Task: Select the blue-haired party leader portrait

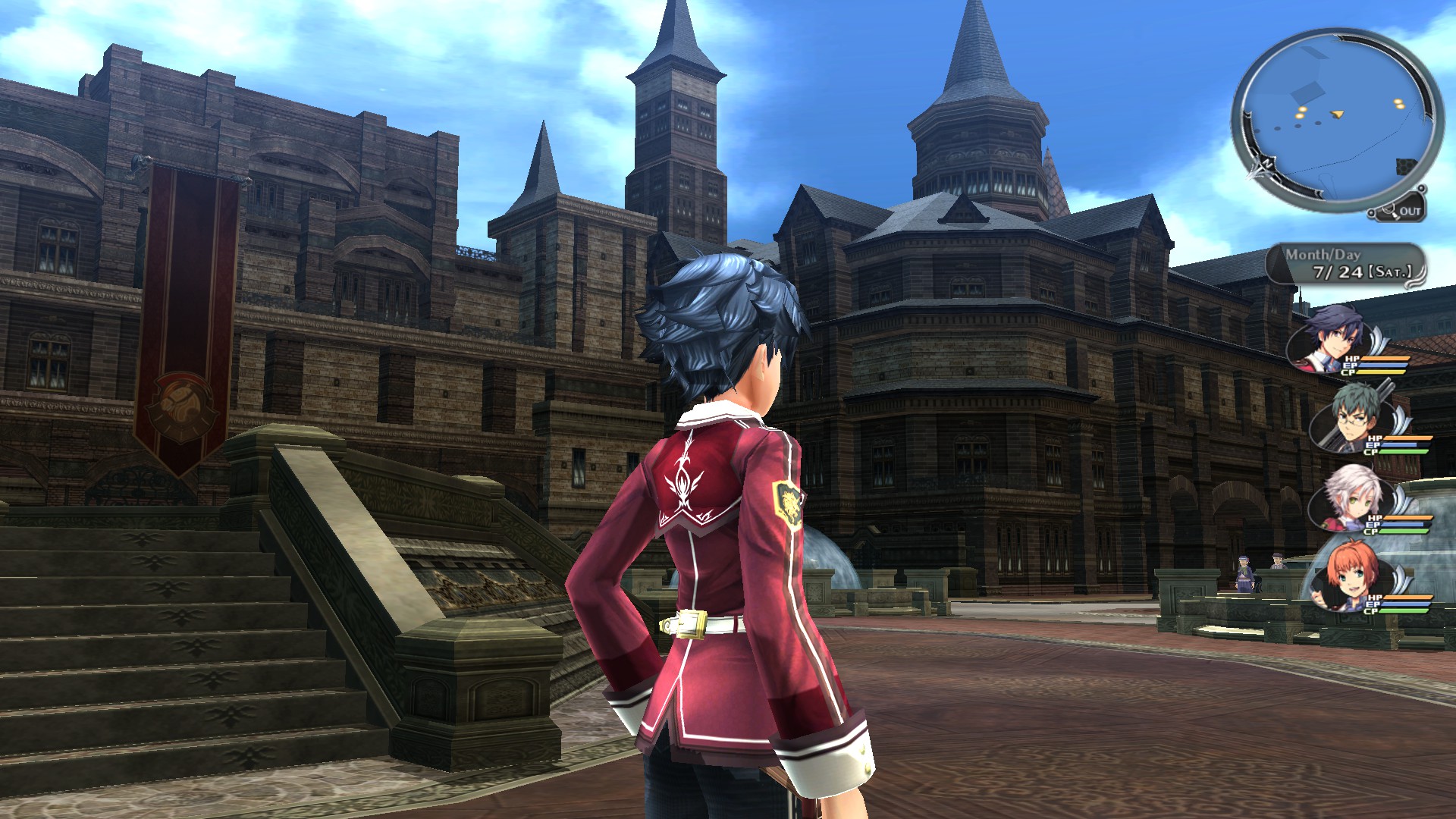Action: (1329, 340)
